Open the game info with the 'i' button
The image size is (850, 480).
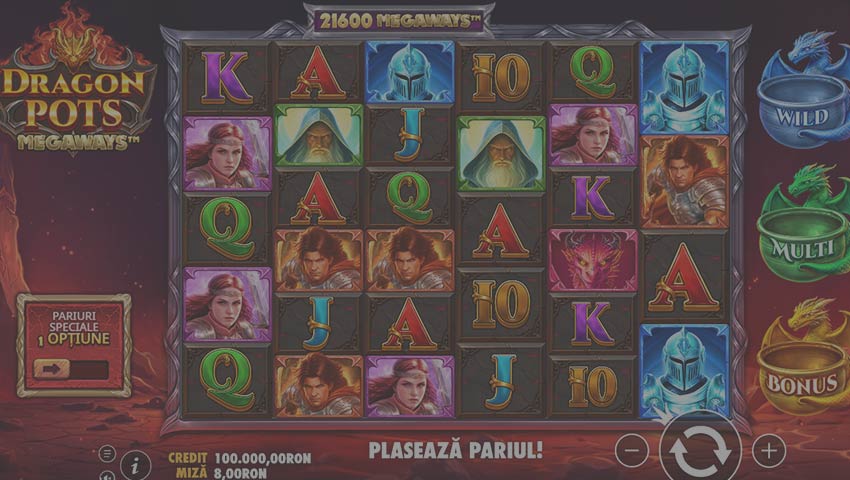(x=135, y=464)
